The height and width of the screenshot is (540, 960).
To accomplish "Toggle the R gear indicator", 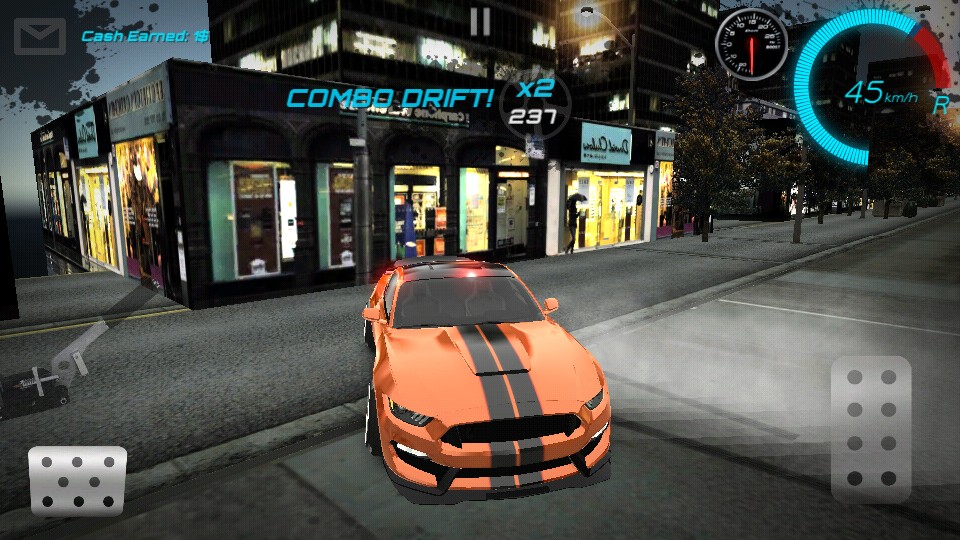I will [940, 102].
